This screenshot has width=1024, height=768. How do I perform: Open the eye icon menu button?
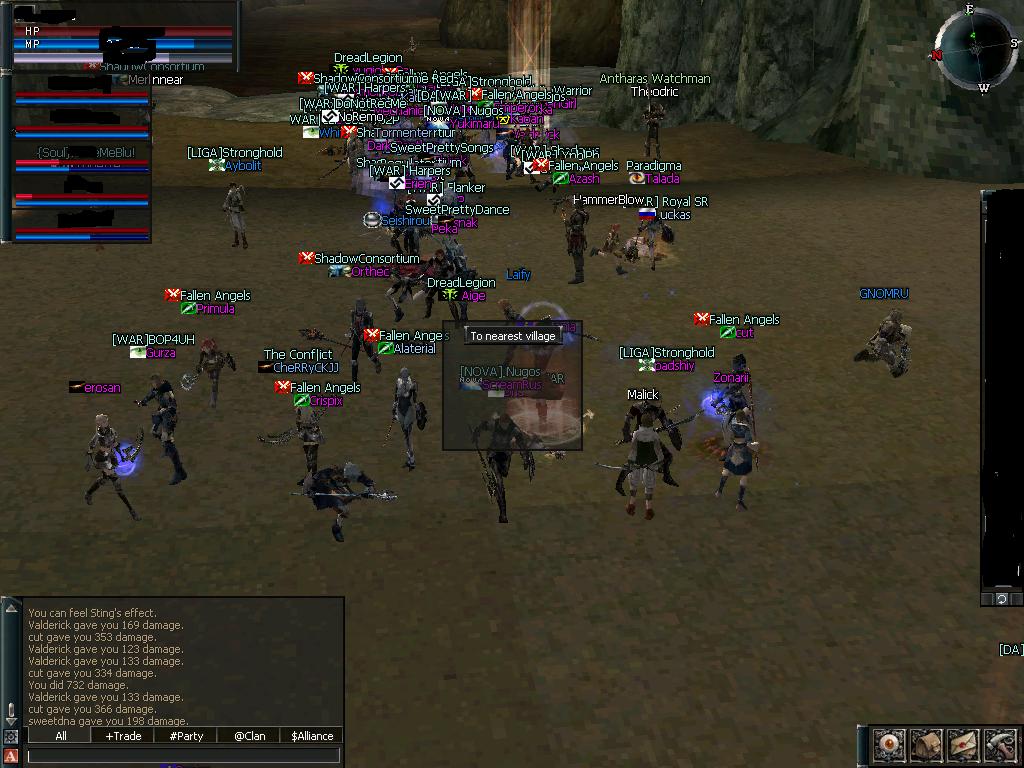pos(889,745)
